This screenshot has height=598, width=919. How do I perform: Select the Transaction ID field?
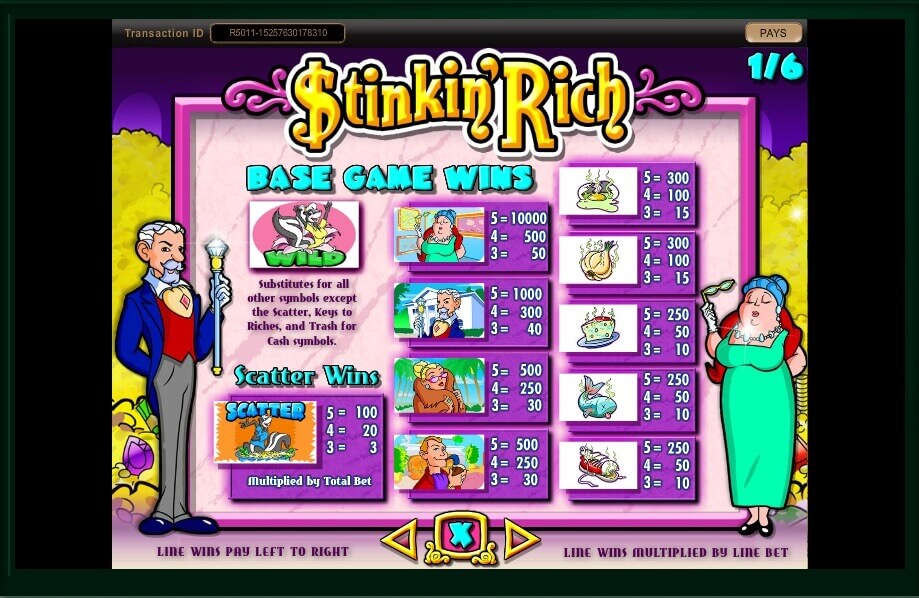(278, 33)
